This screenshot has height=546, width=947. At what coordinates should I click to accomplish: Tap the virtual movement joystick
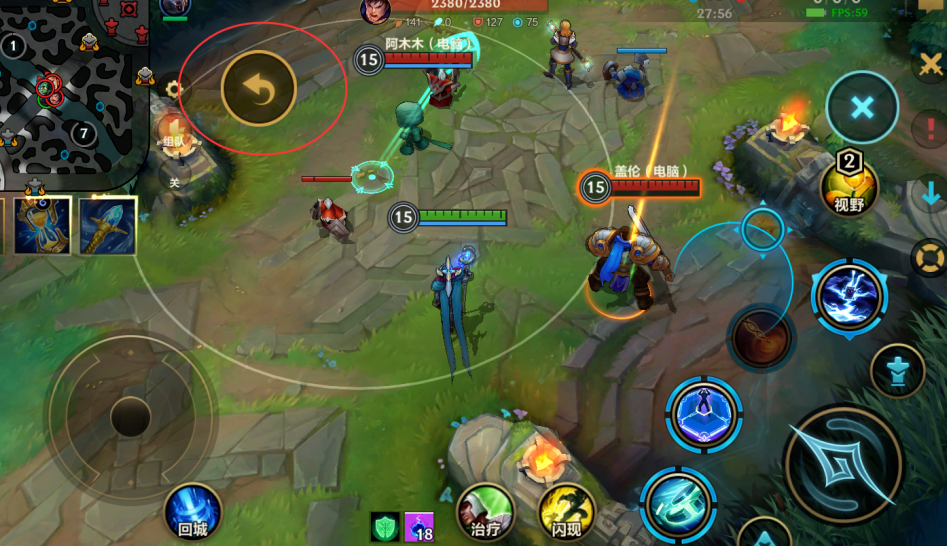(130, 415)
